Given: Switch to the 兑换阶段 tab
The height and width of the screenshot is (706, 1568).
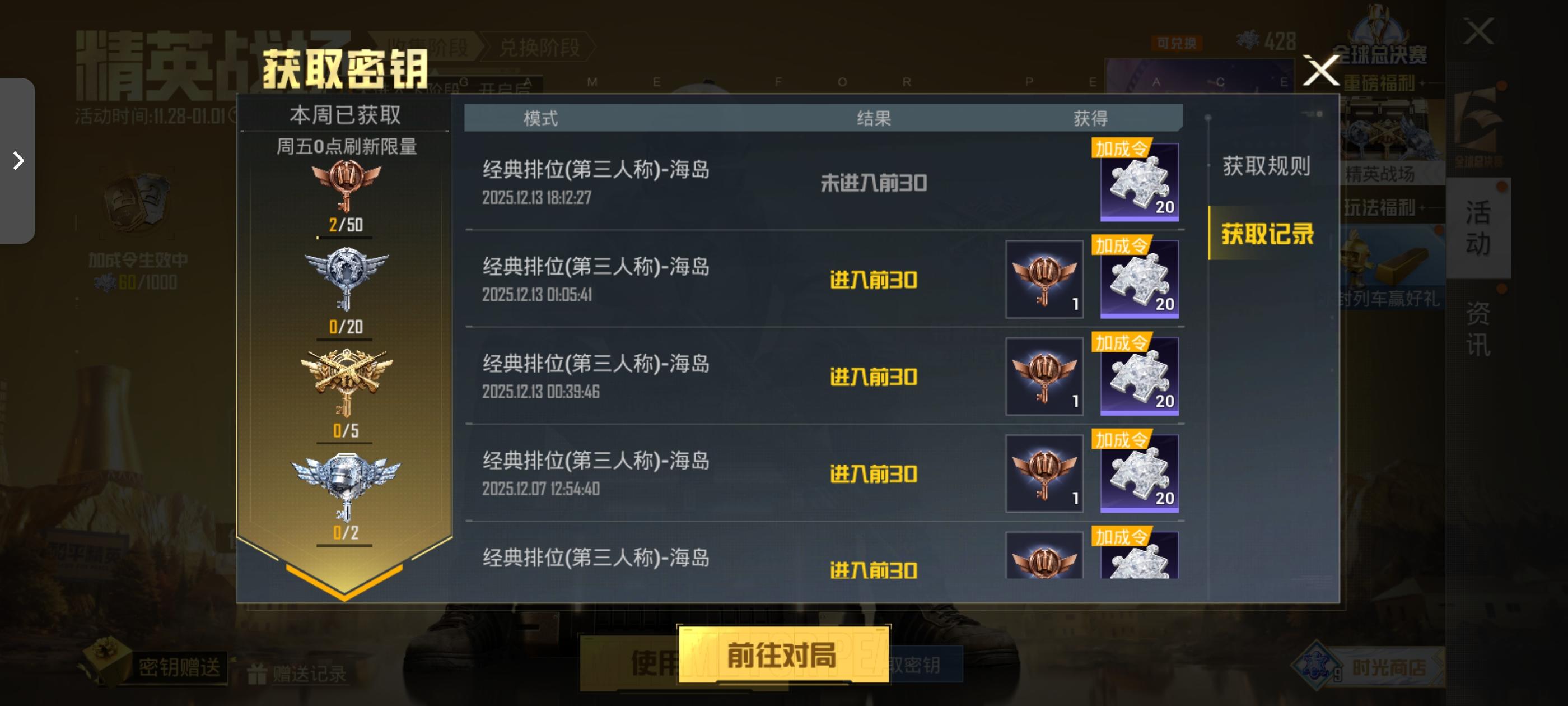Looking at the screenshot, I should pos(541,48).
